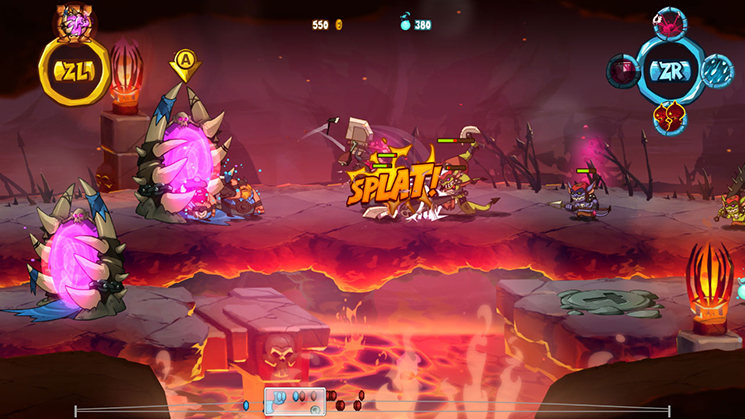Activate the pink splatter spell icon
The image size is (745, 419).
pos(669,21)
